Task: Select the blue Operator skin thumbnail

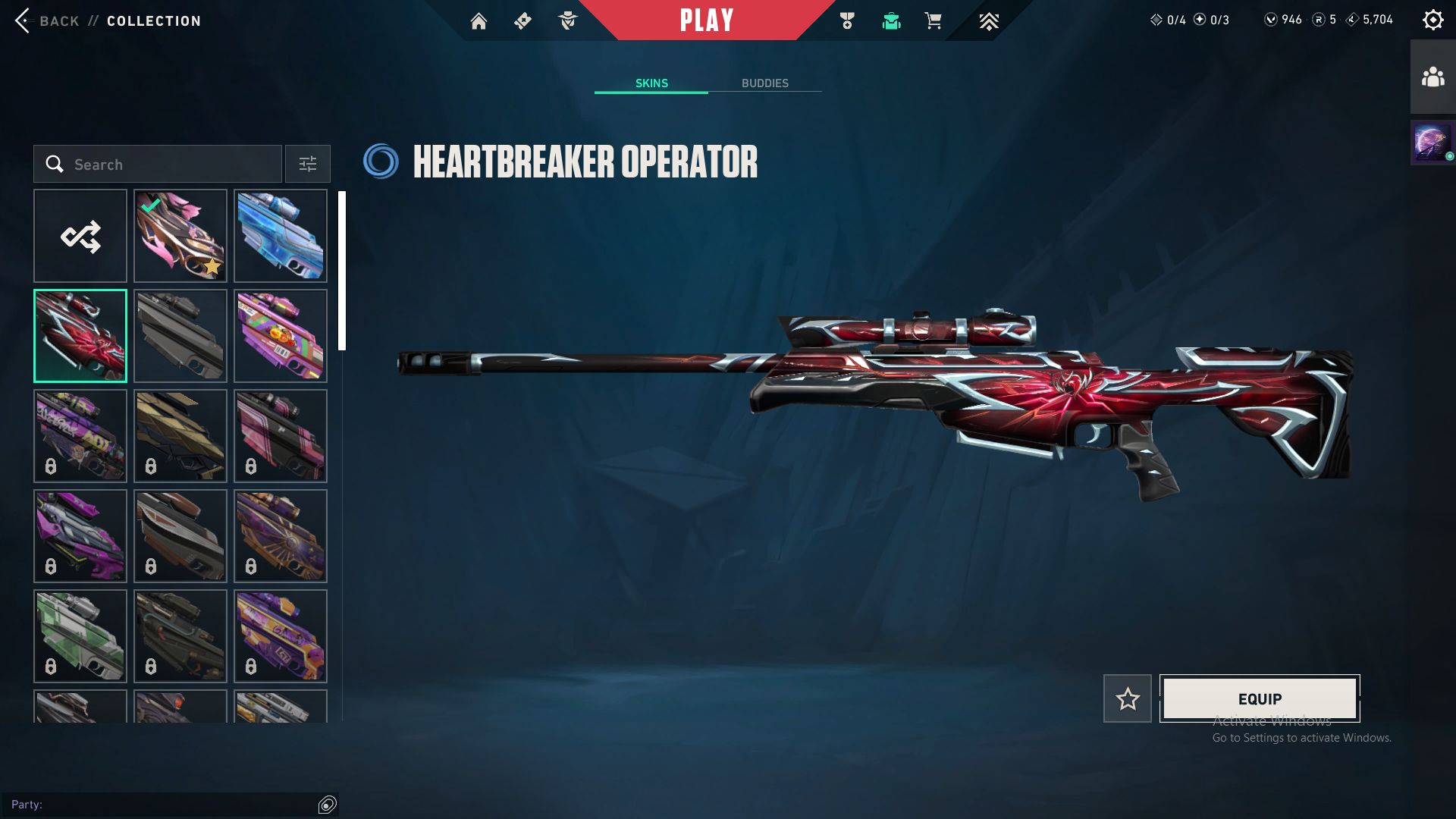Action: pos(281,236)
